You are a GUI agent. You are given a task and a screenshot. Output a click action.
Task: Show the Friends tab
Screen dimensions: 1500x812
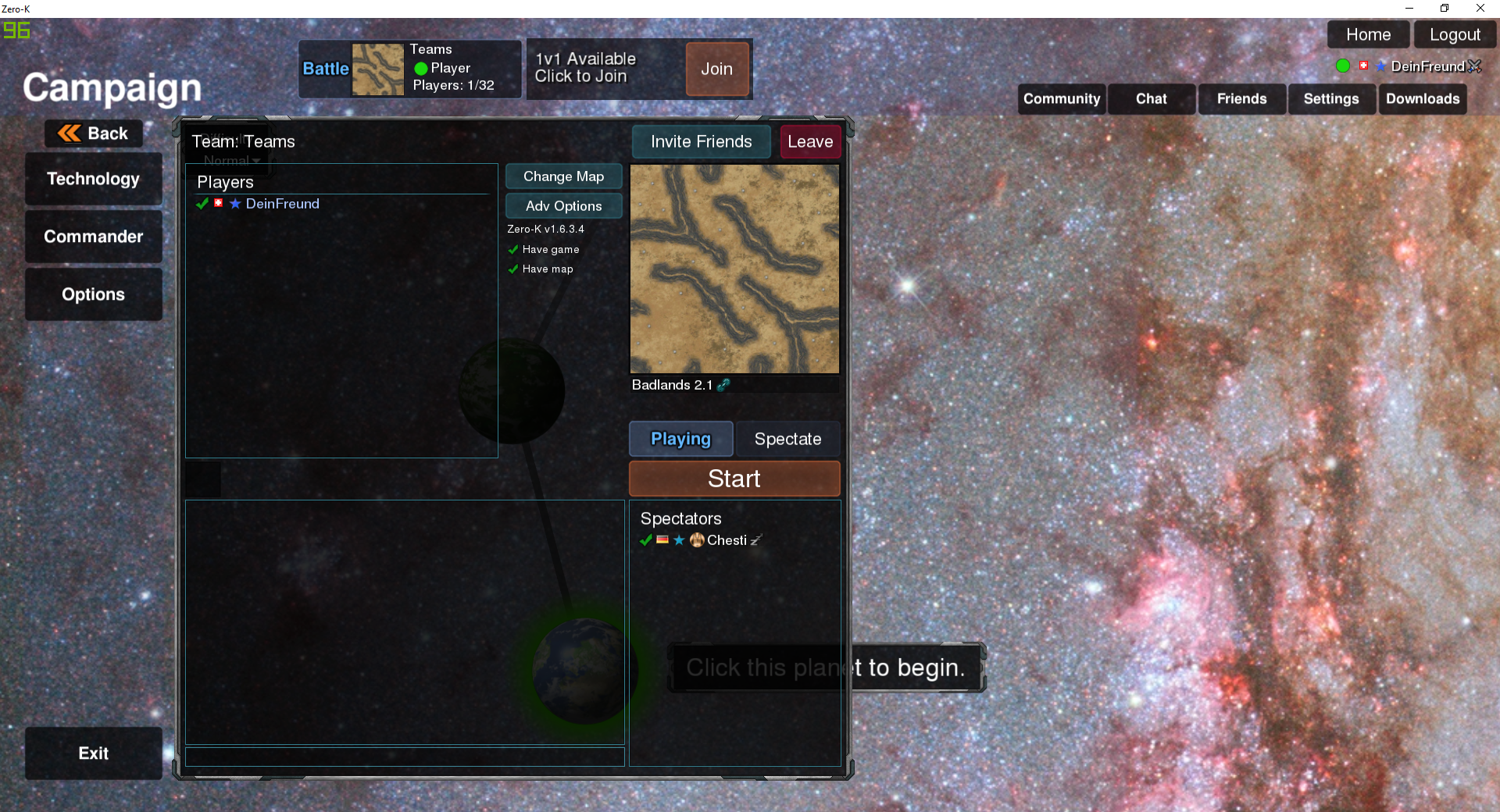tap(1241, 99)
